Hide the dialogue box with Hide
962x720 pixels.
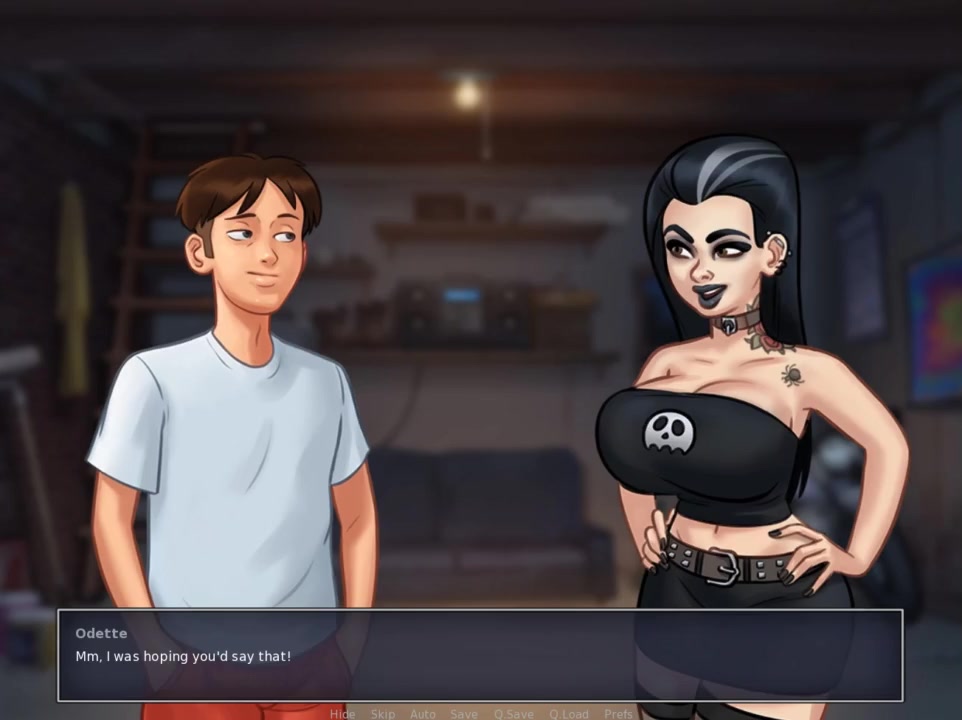(342, 714)
